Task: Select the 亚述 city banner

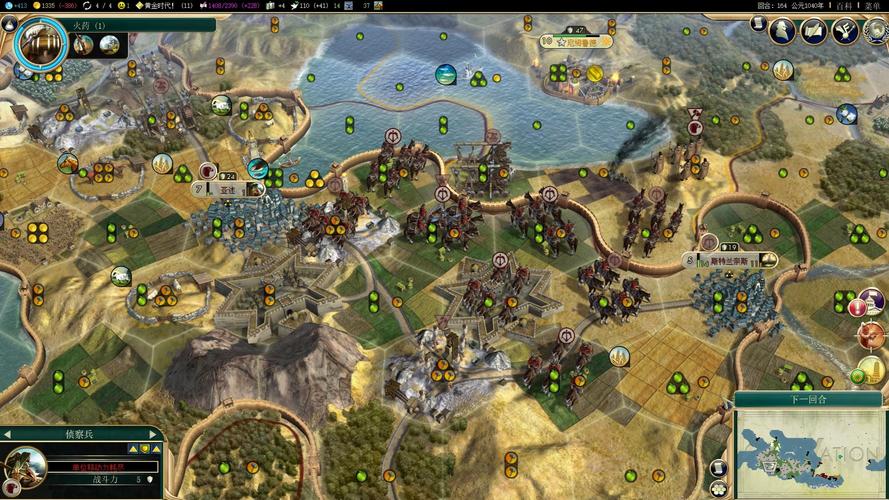Action: coord(229,187)
